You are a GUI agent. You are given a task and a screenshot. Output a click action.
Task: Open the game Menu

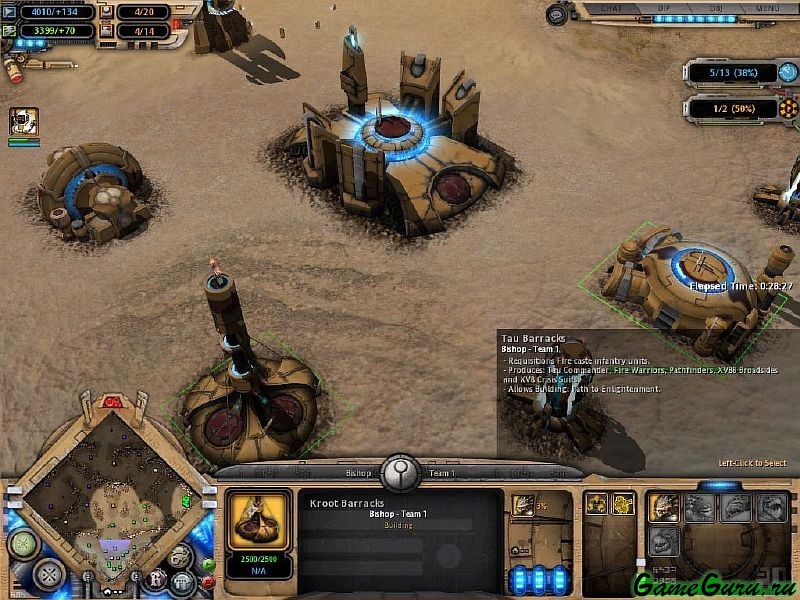point(767,9)
